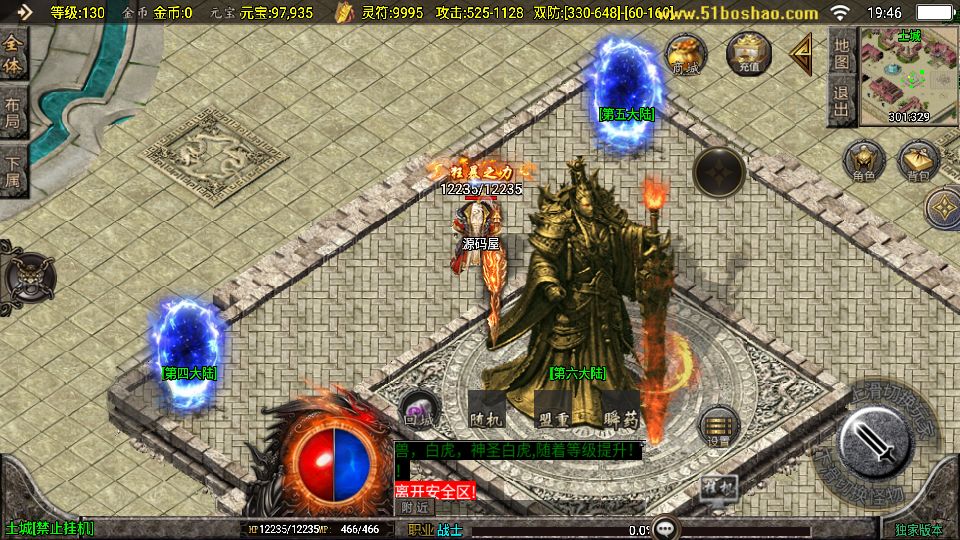Open the 商城 shop icon
960x540 pixels.
click(x=686, y=54)
